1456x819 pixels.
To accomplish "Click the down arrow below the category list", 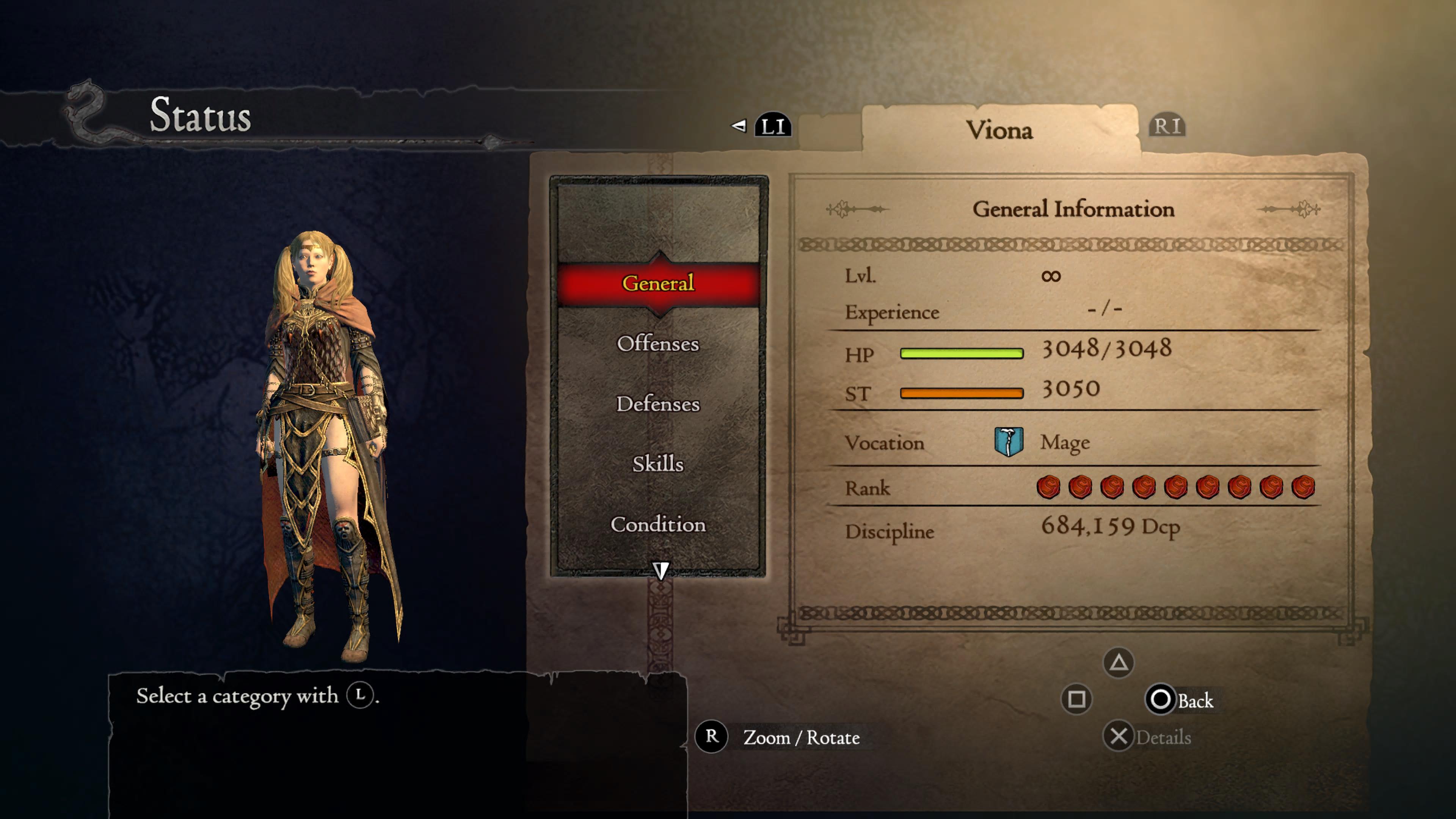I will click(x=660, y=570).
